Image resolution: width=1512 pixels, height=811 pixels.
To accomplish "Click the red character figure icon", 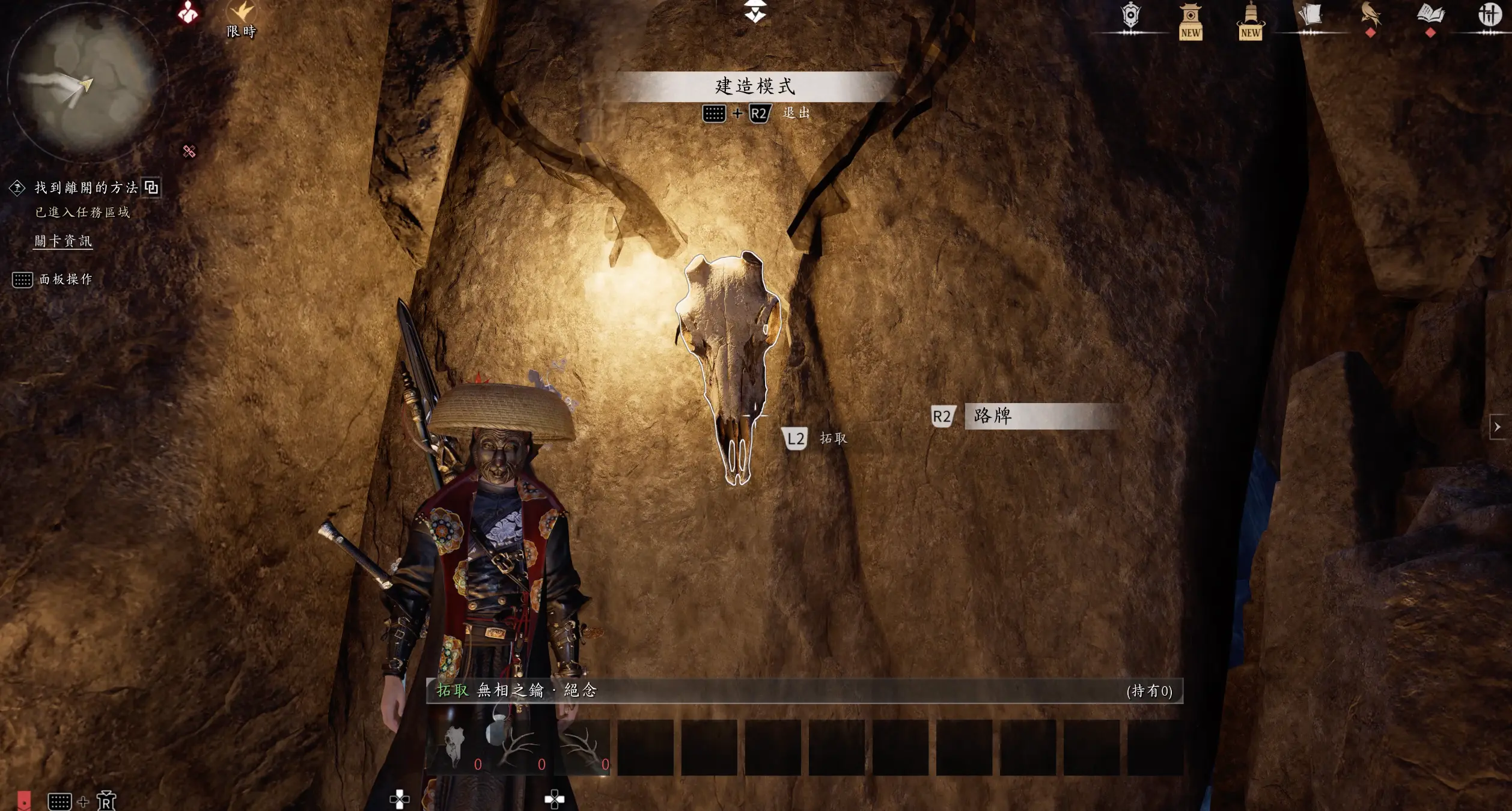I will click(189, 12).
